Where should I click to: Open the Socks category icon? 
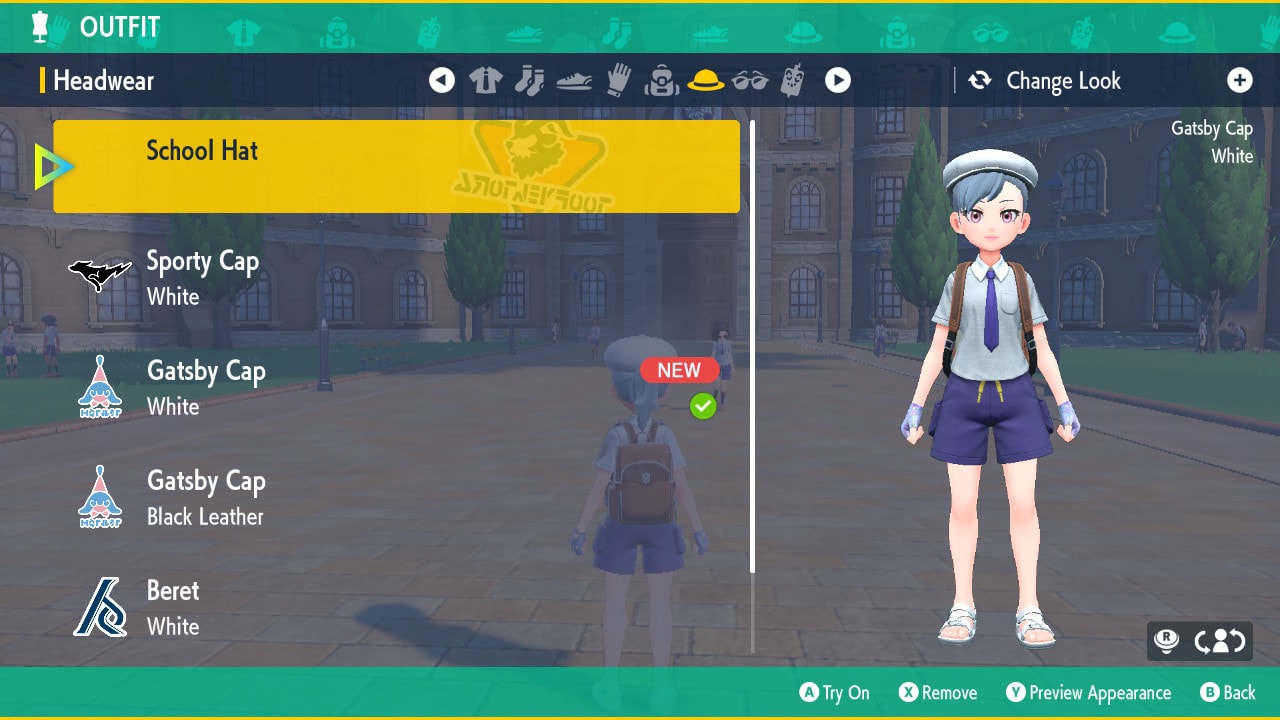click(529, 80)
